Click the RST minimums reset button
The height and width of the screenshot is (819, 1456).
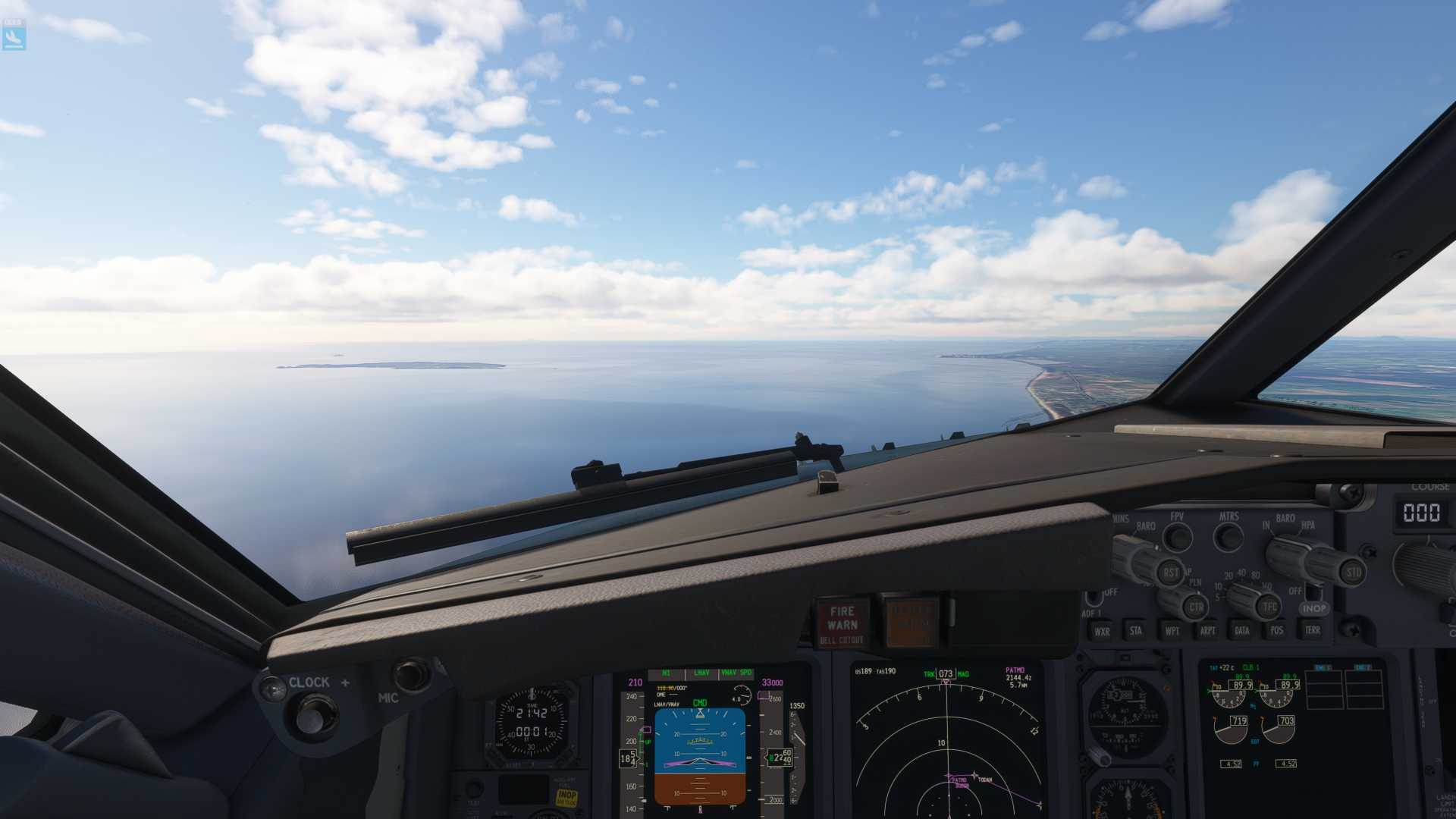click(x=1170, y=573)
